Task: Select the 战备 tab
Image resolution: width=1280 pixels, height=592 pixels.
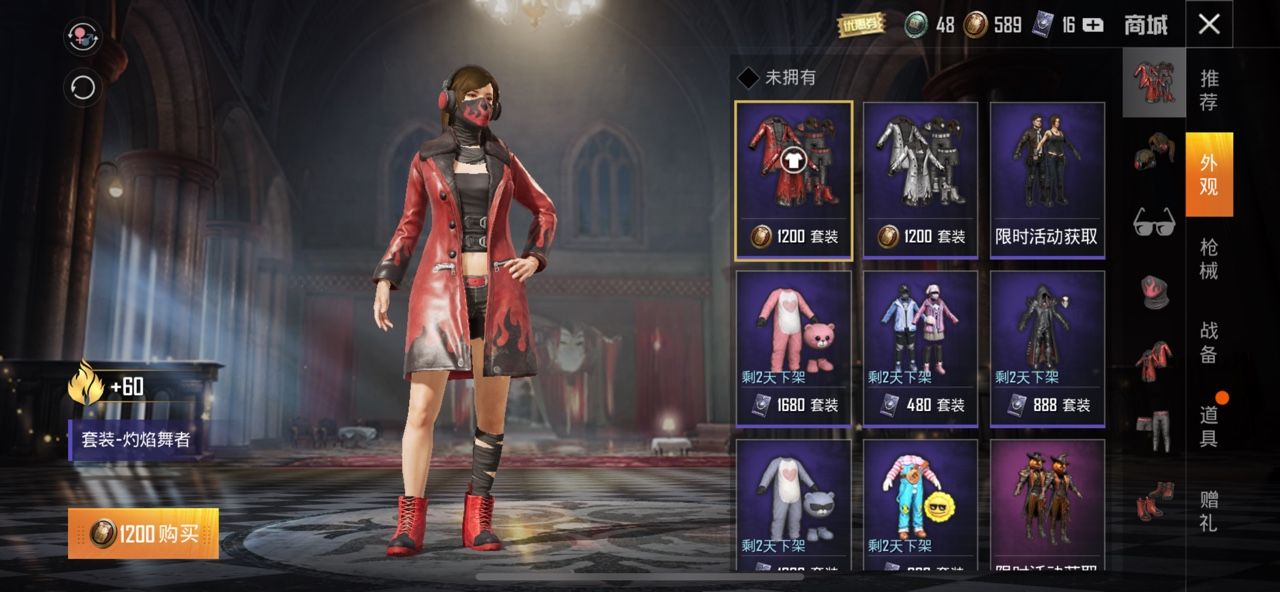Action: coord(1209,342)
